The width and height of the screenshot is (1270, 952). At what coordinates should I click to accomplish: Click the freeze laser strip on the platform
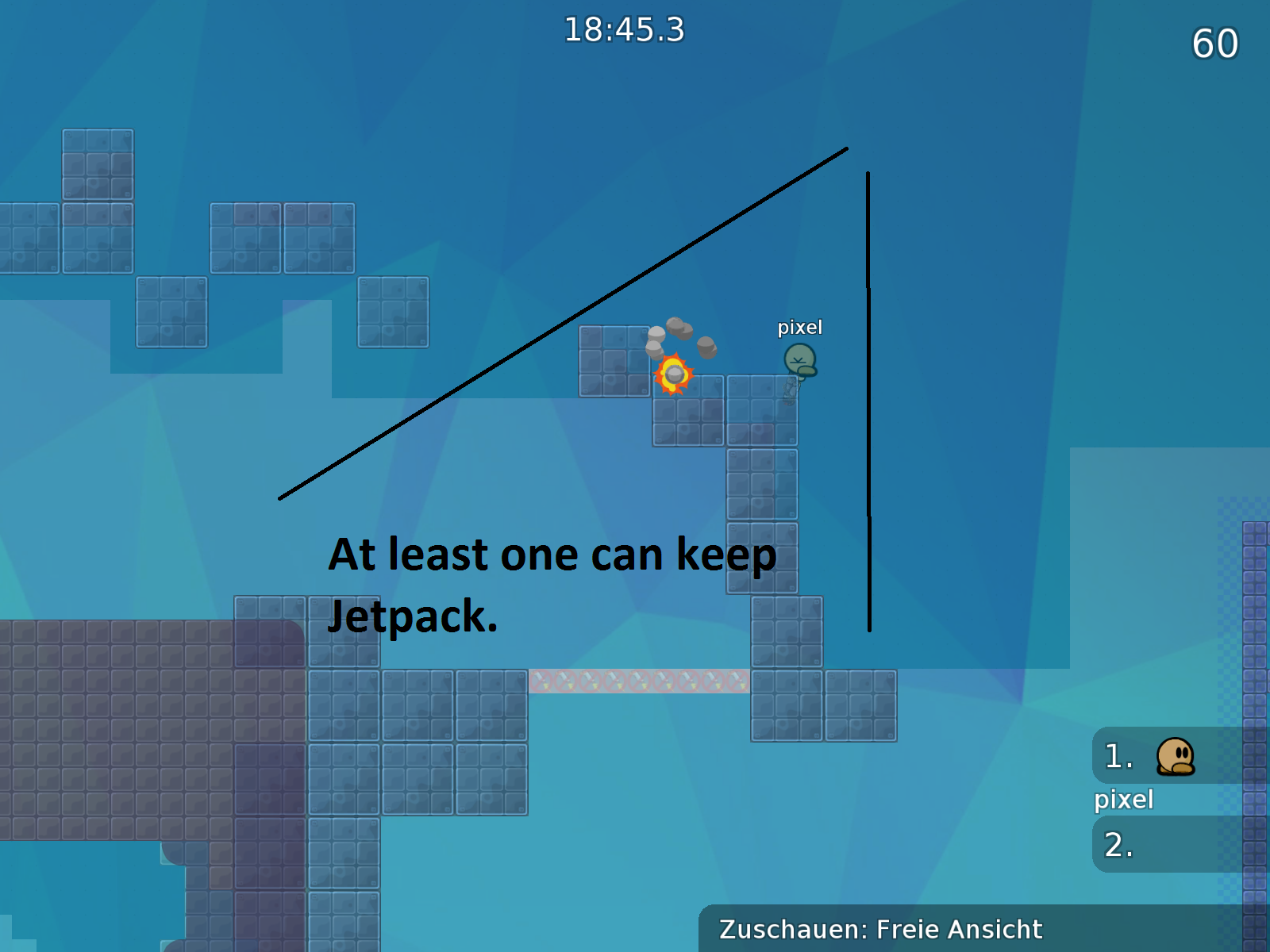pos(639,681)
